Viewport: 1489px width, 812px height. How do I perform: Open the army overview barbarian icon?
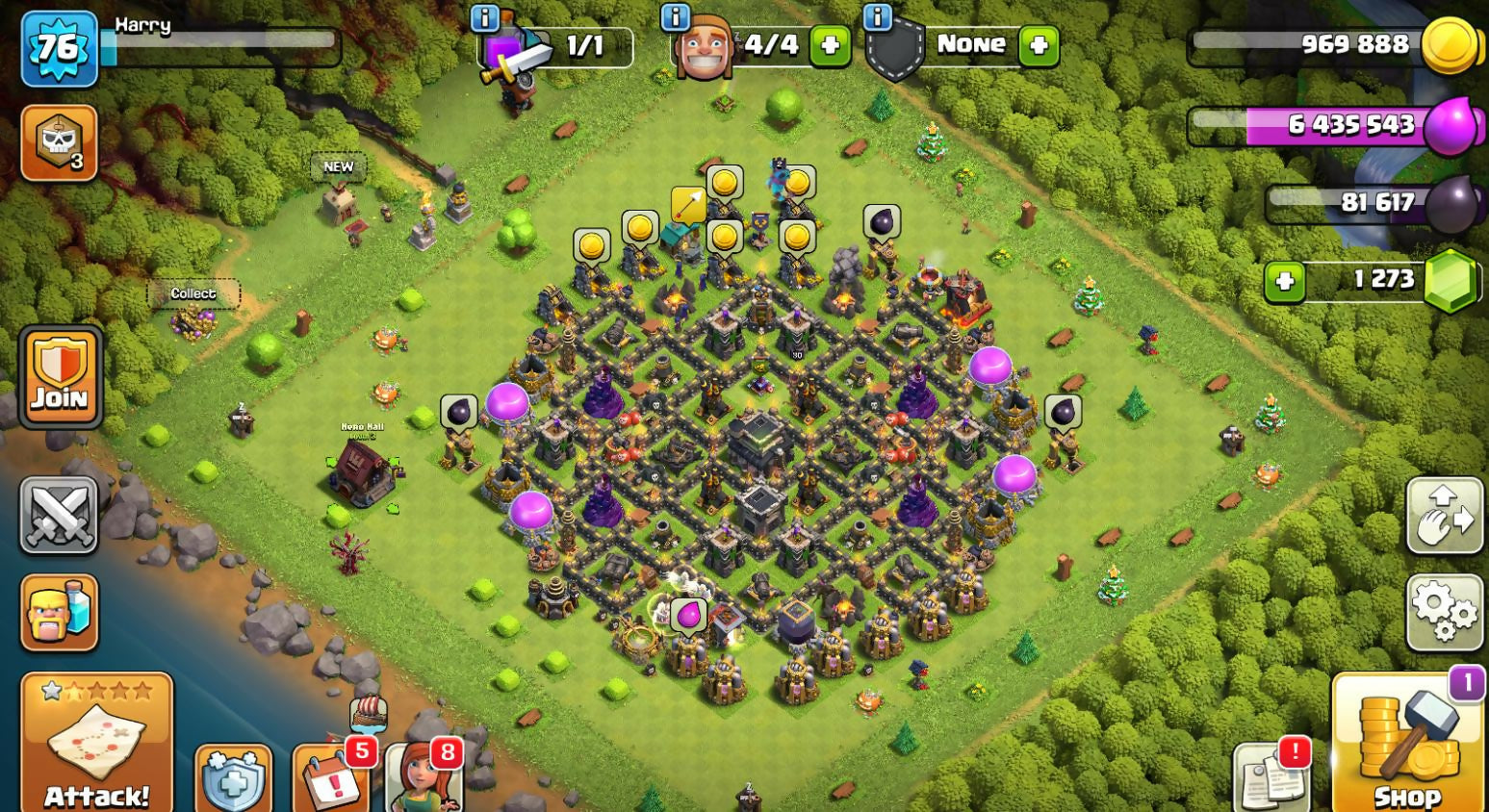(x=59, y=612)
